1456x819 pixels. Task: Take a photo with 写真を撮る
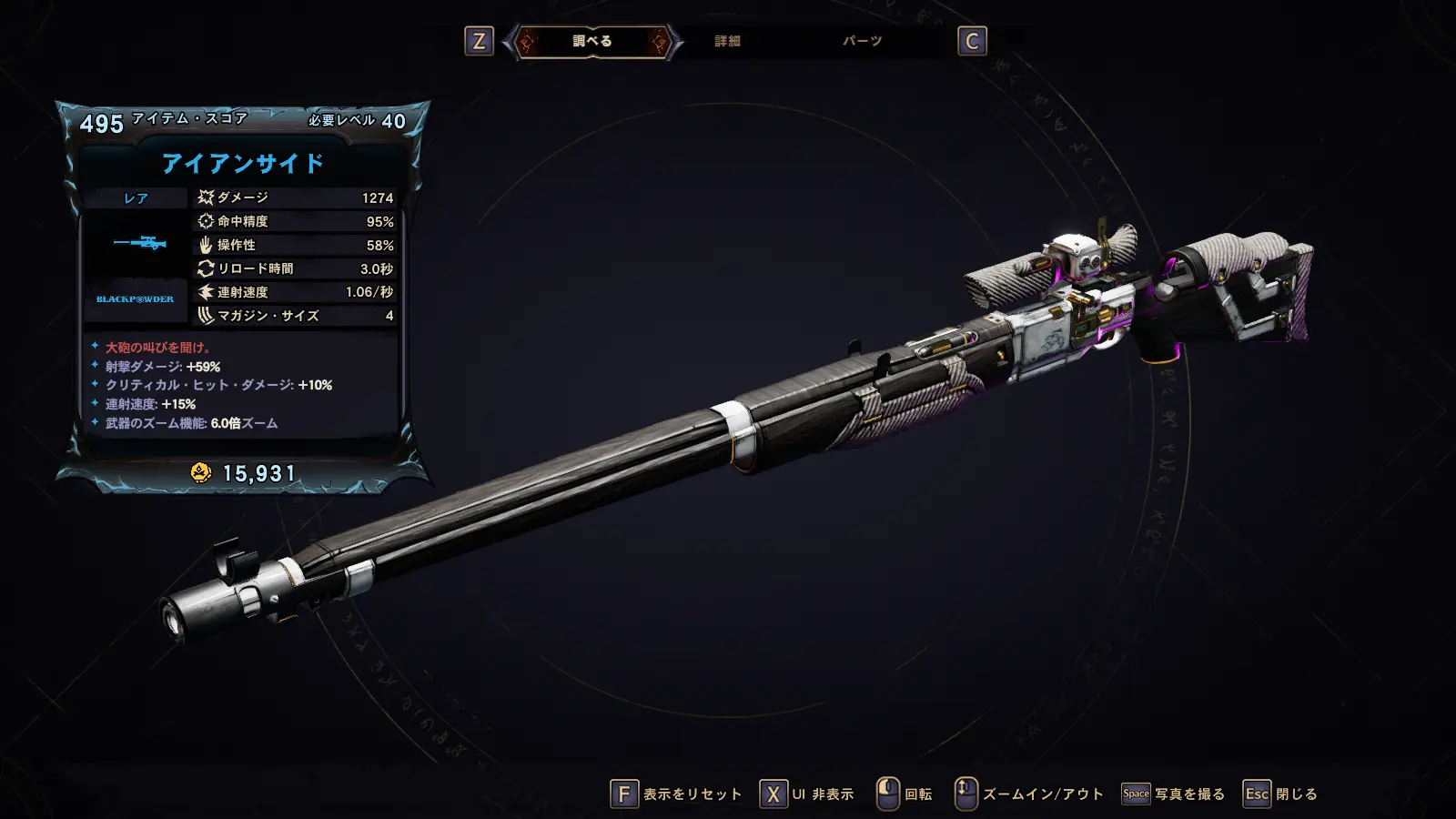click(1174, 794)
